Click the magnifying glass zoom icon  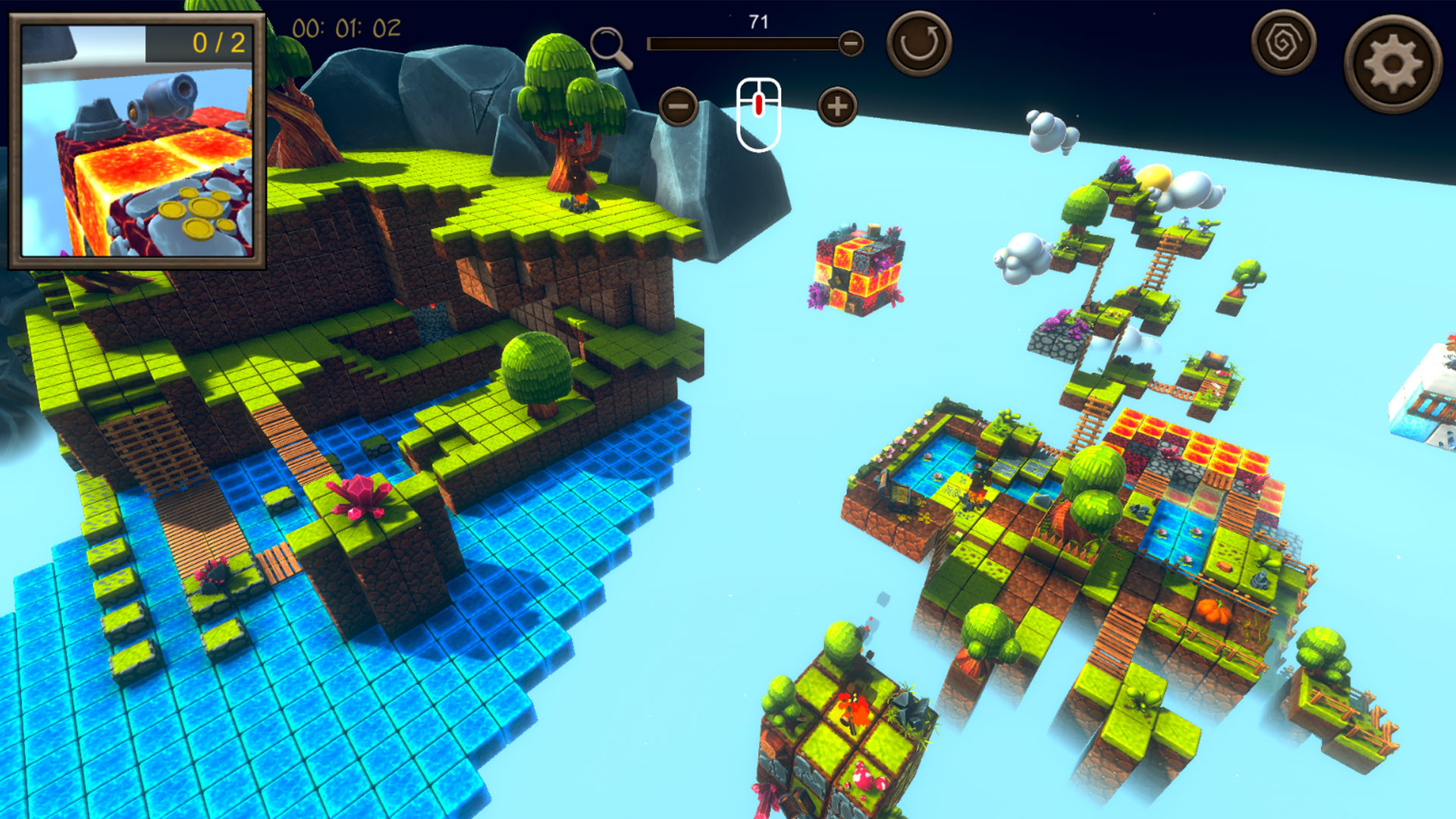click(607, 42)
